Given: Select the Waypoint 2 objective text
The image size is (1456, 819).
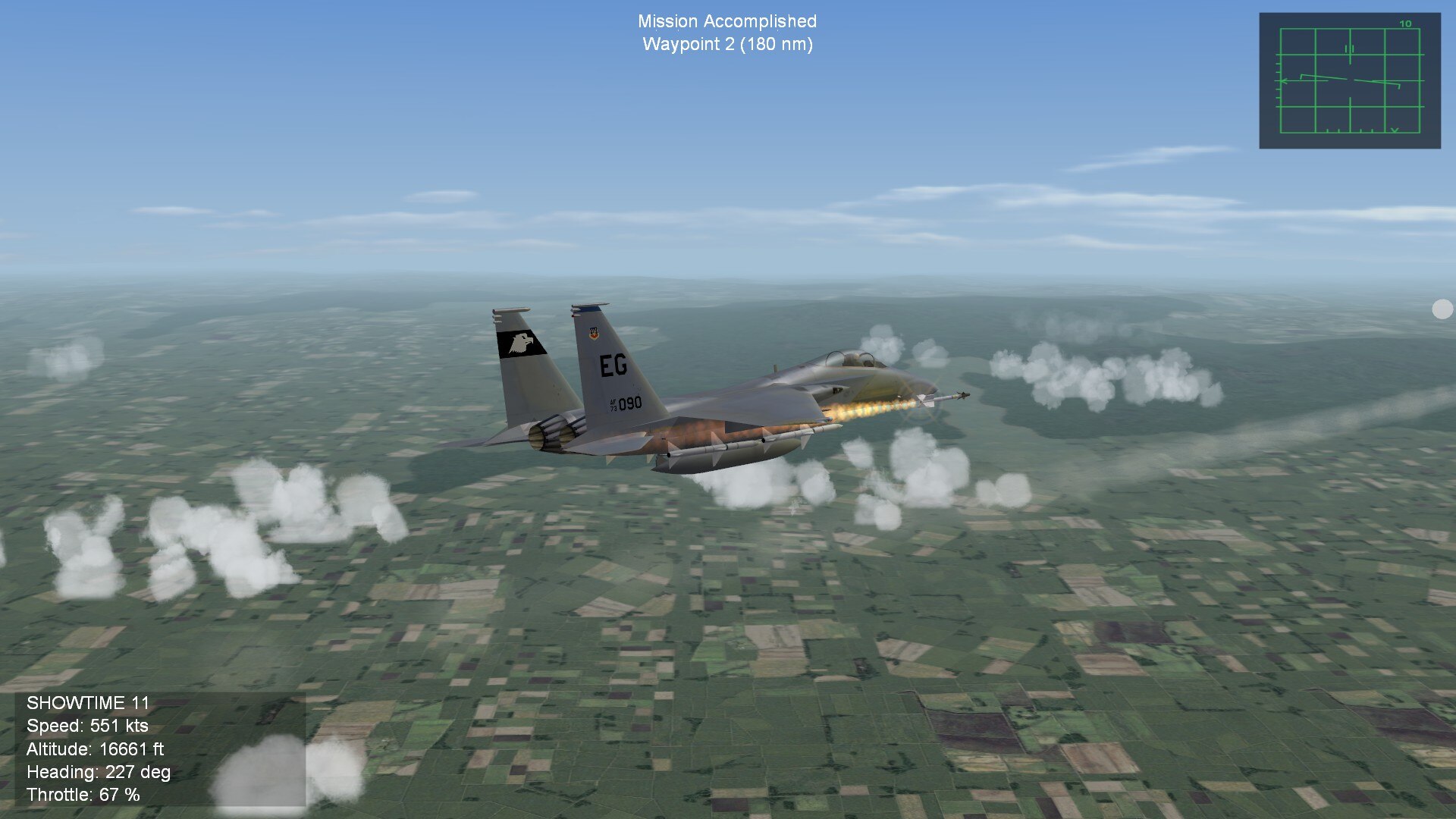Looking at the screenshot, I should (727, 44).
